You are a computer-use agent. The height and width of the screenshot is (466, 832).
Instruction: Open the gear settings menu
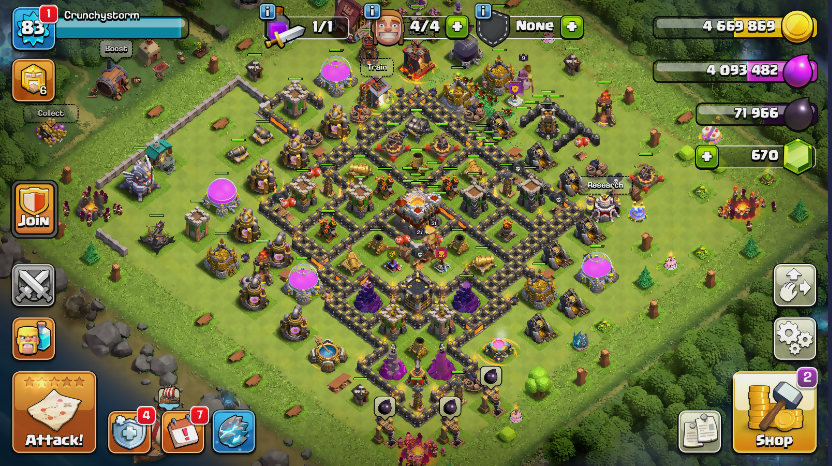(794, 338)
